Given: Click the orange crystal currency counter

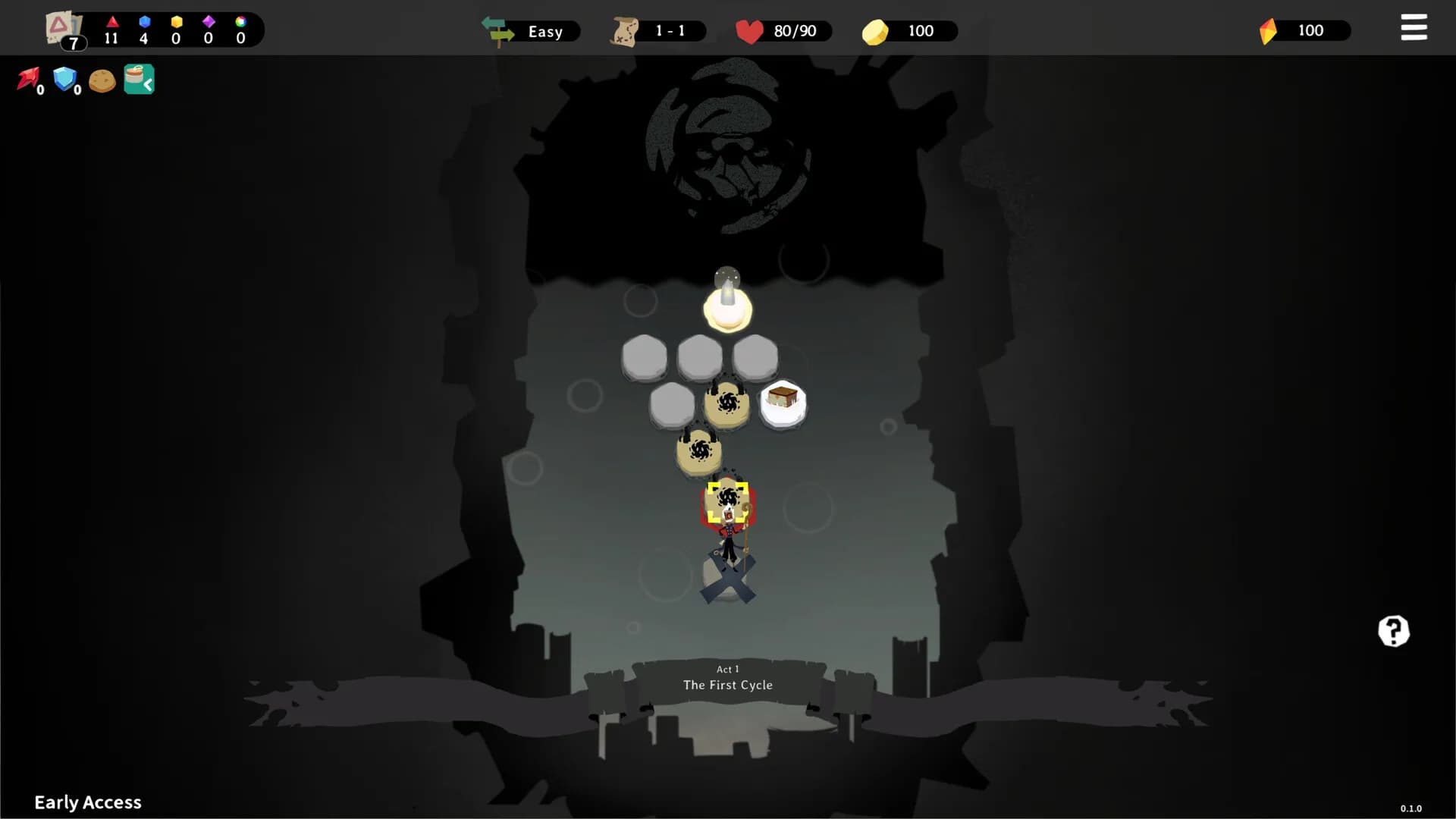Looking at the screenshot, I should tap(1301, 30).
